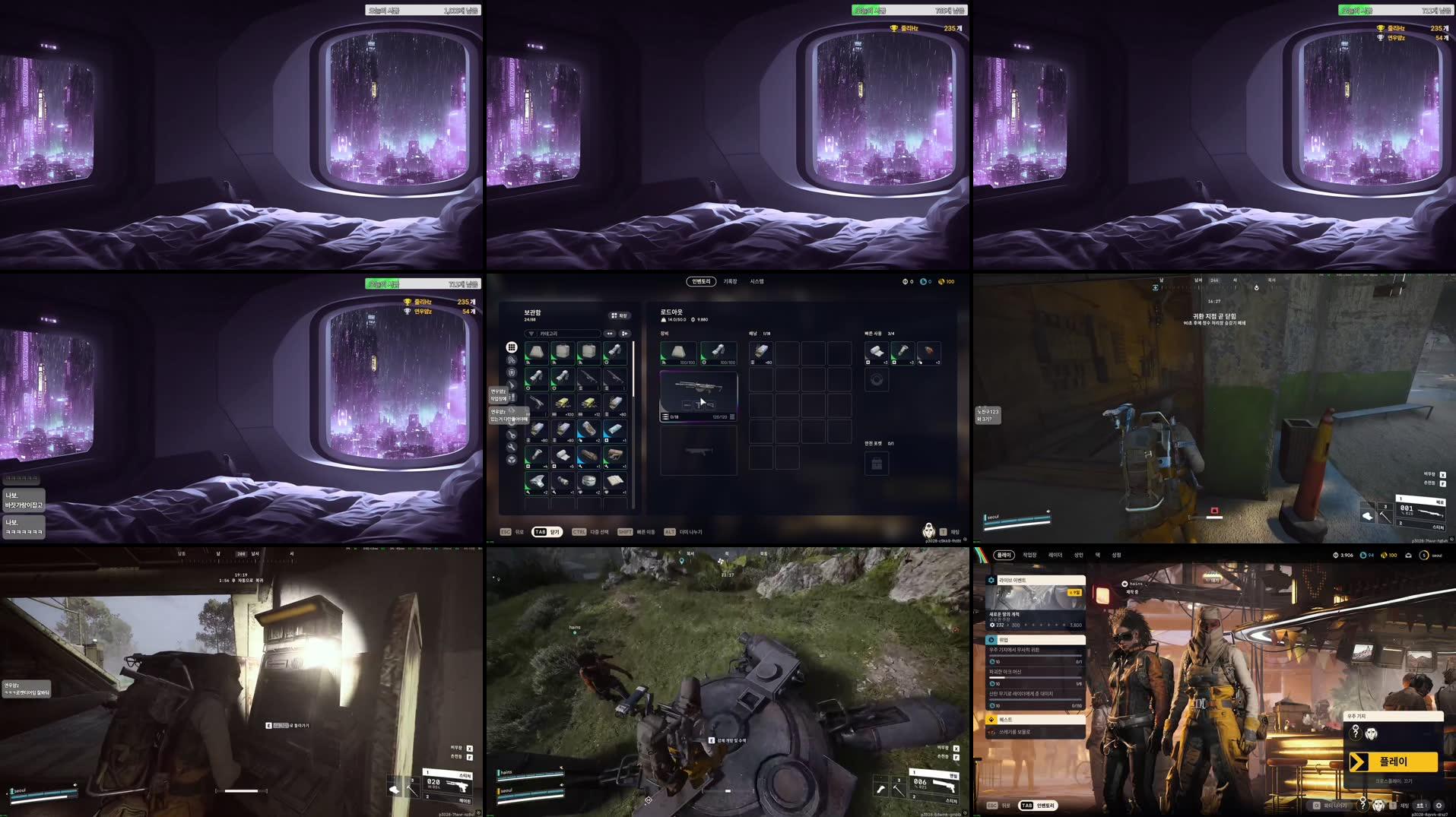
Task: Open the mail envelope icon in lobby top bar
Action: [1408, 555]
